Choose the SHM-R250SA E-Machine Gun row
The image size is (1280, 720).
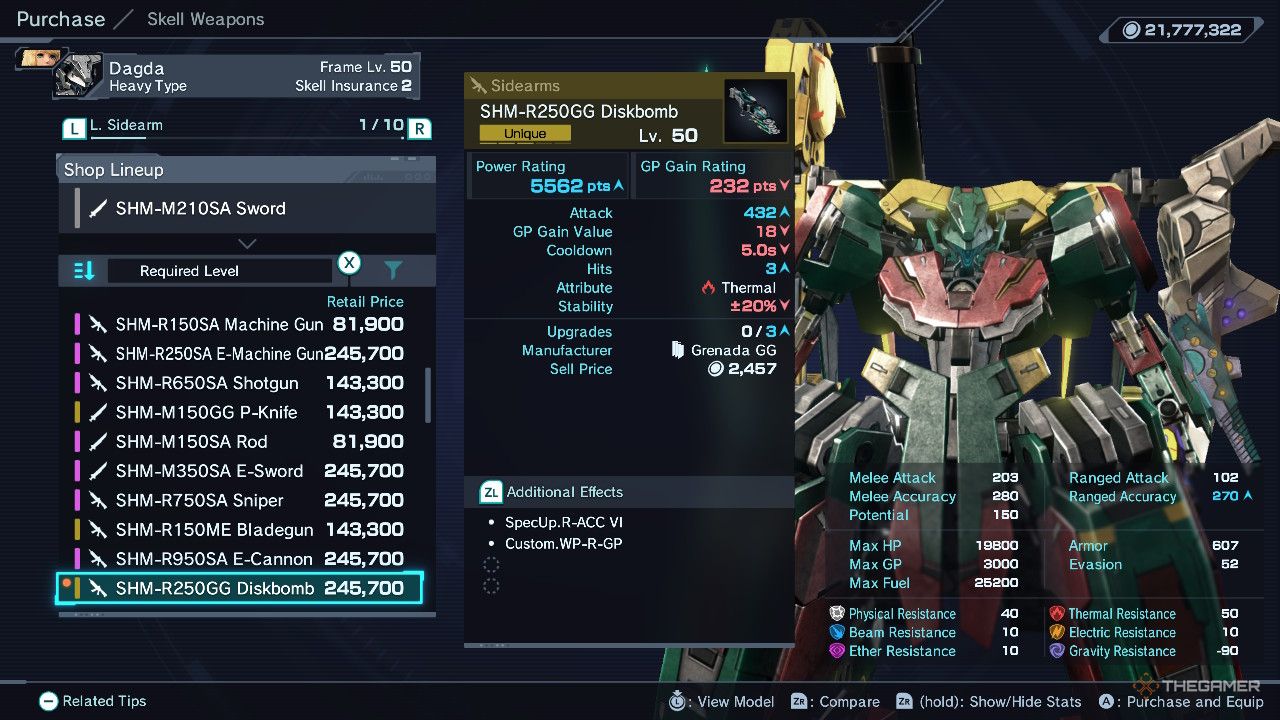[x=240, y=354]
